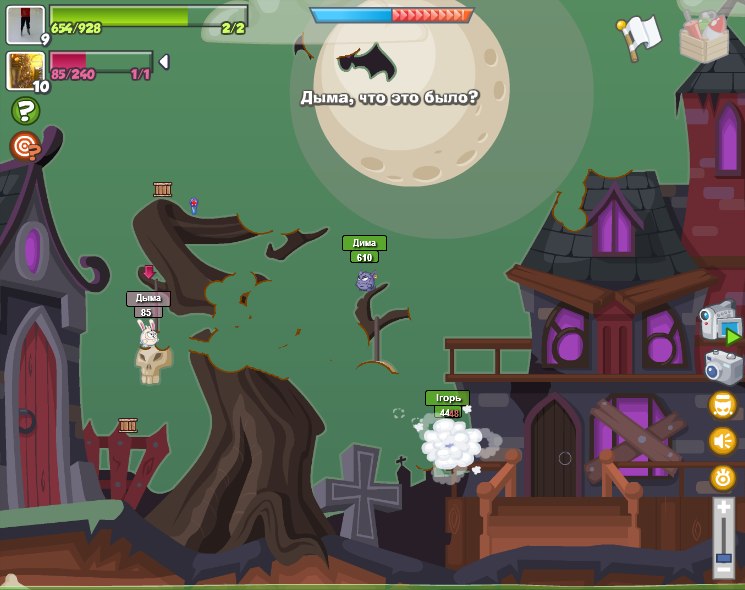Zoom out using the minus sign
This screenshot has height=590, width=745.
click(723, 571)
